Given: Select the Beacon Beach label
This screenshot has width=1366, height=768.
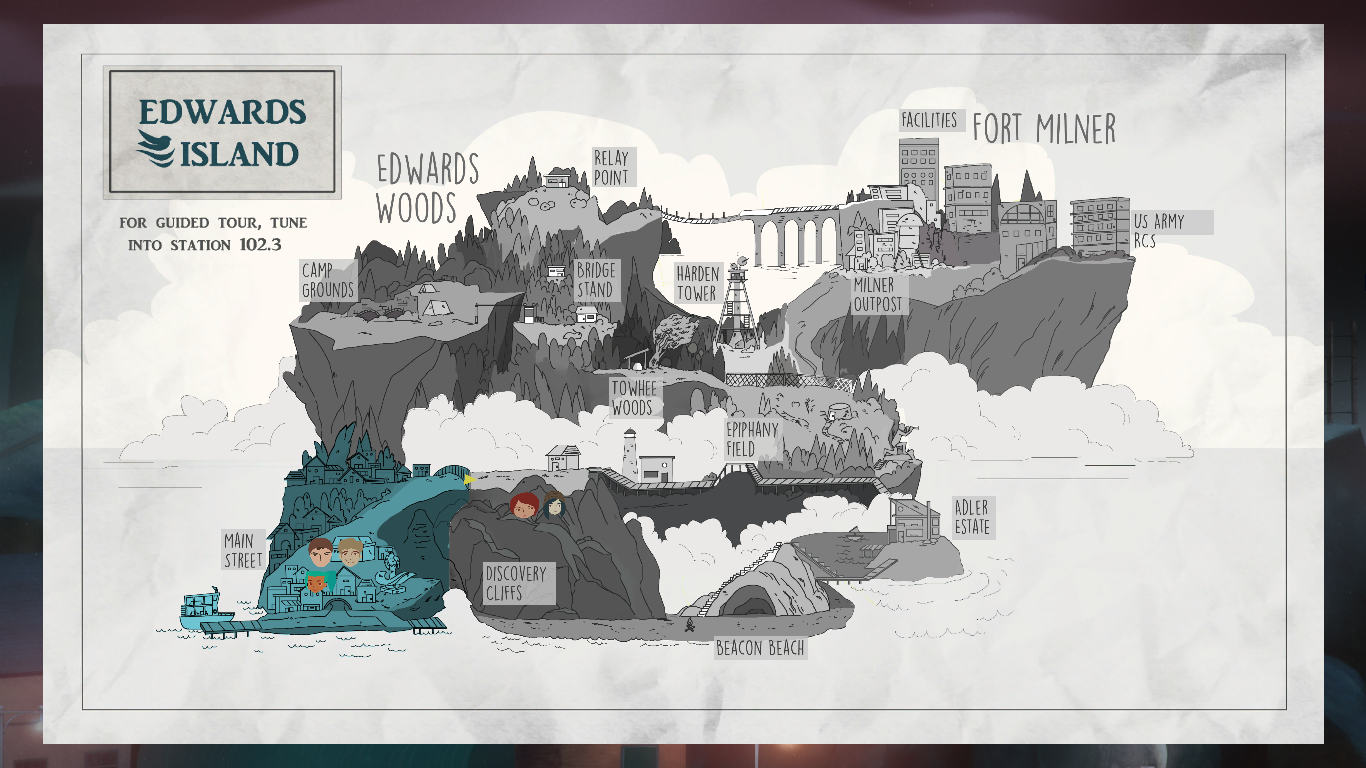Looking at the screenshot, I should point(760,649).
